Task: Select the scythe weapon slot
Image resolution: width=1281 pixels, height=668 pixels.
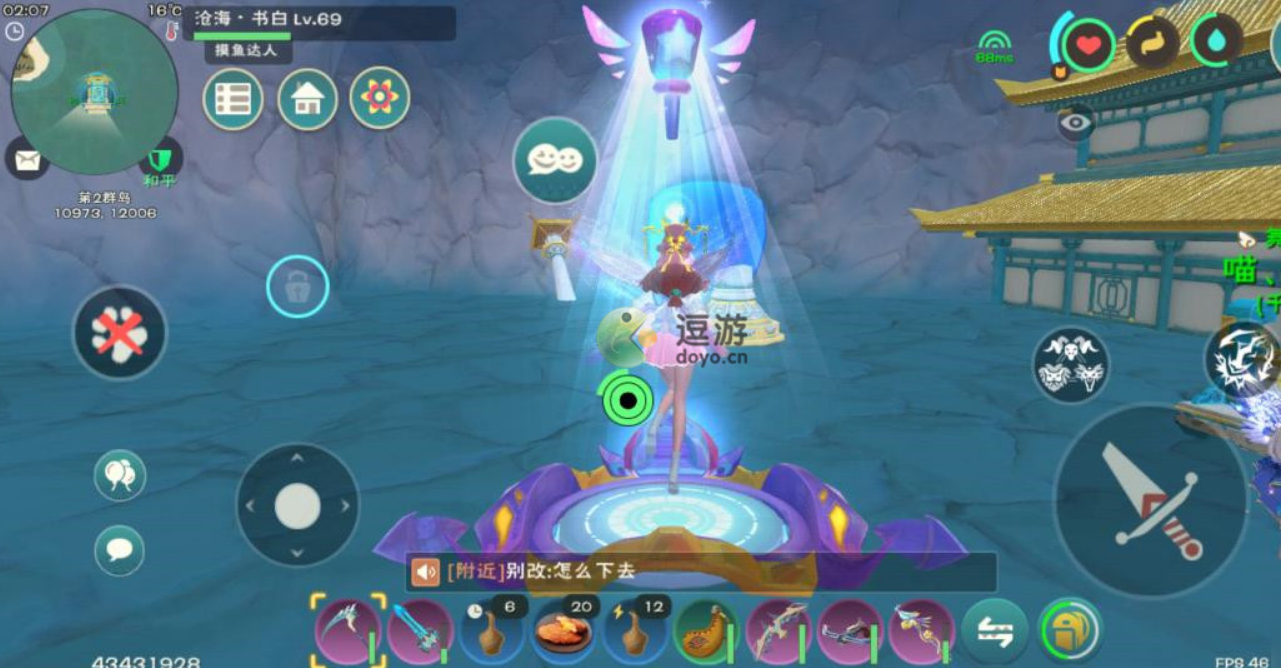Action: tap(348, 631)
